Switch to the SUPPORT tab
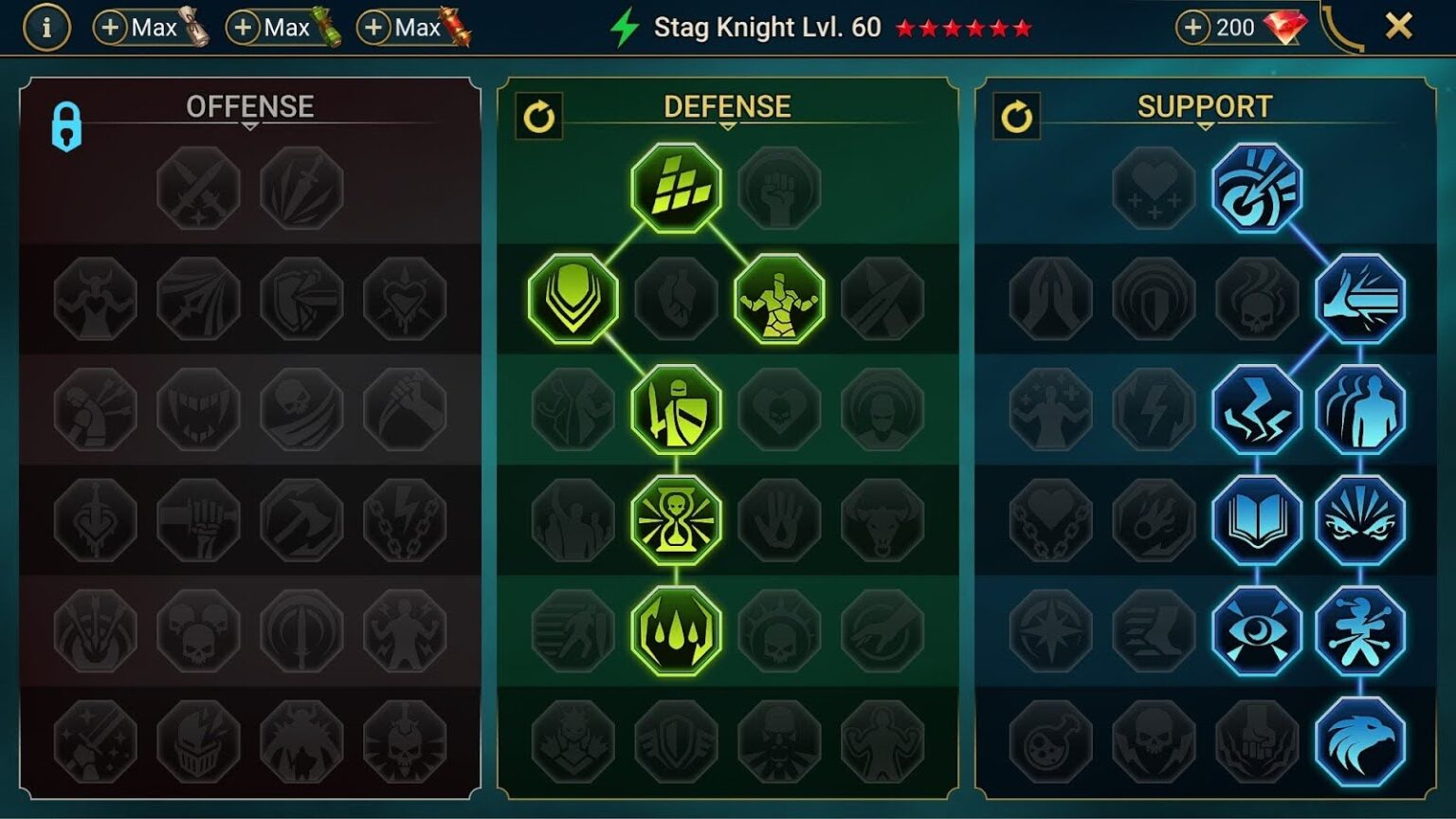Viewport: 1456px width, 819px height. pos(1204,106)
